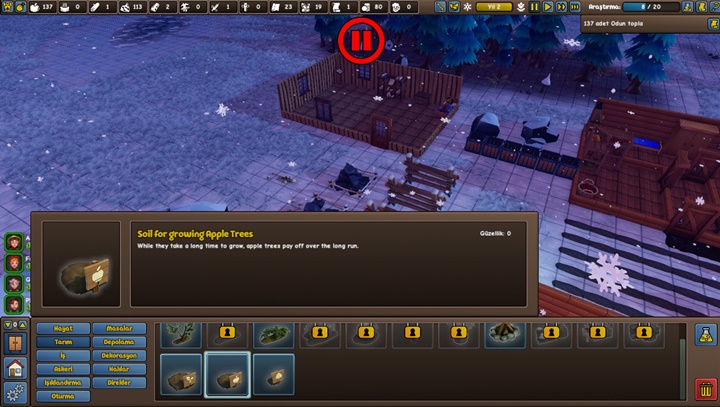720x407 pixels.
Task: Open the Işıklandırma category
Action: point(63,382)
